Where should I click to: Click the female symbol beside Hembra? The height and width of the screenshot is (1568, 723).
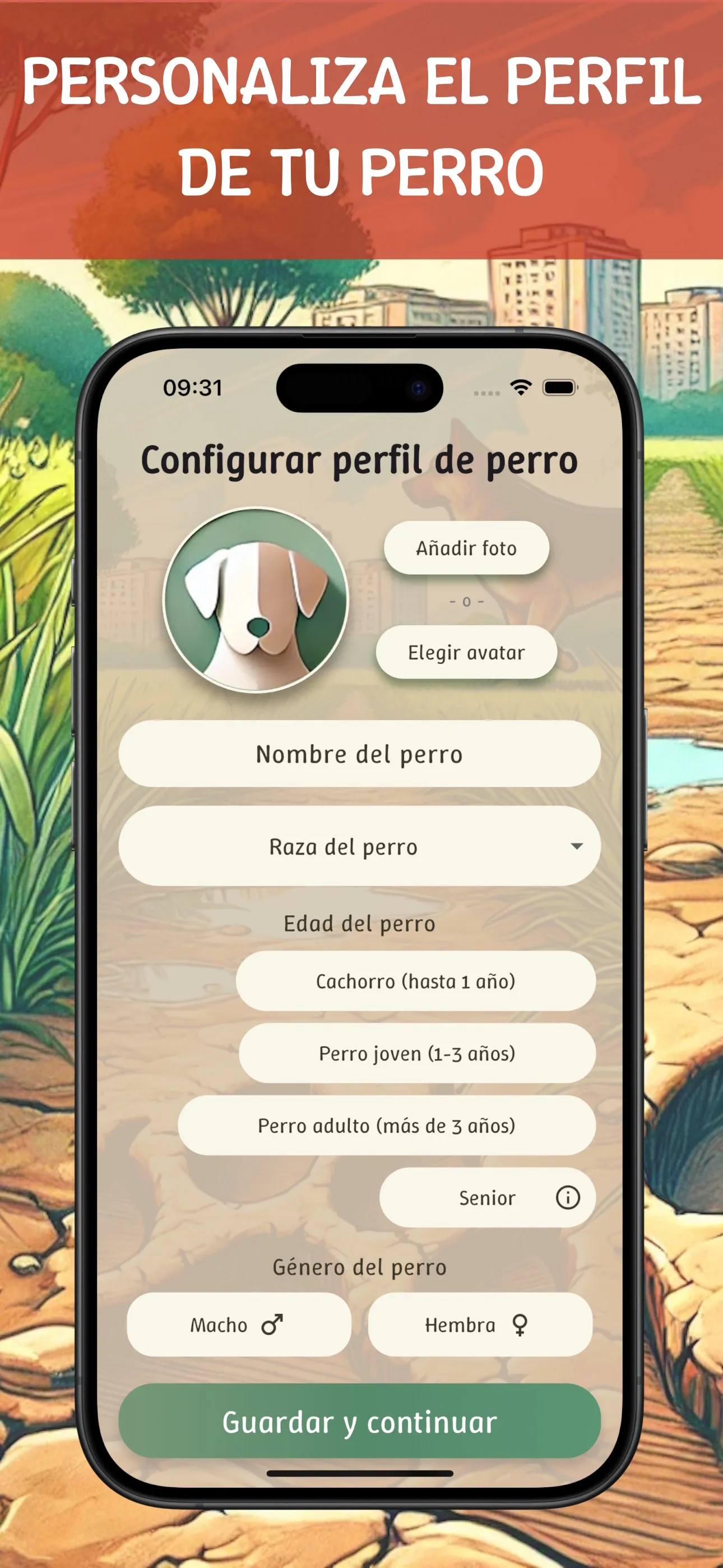tap(520, 1325)
